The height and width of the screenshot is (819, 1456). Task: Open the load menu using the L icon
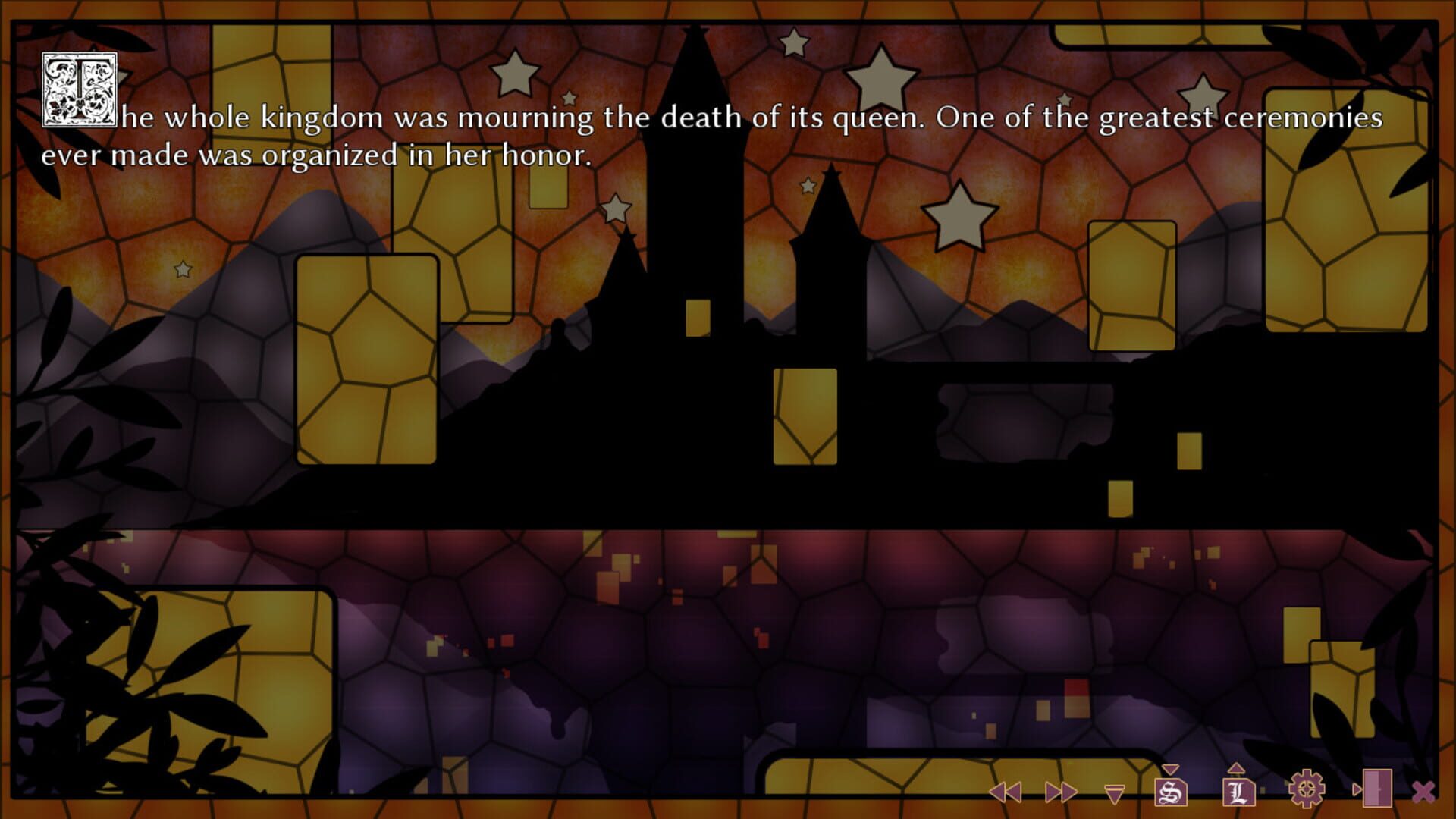(1238, 794)
